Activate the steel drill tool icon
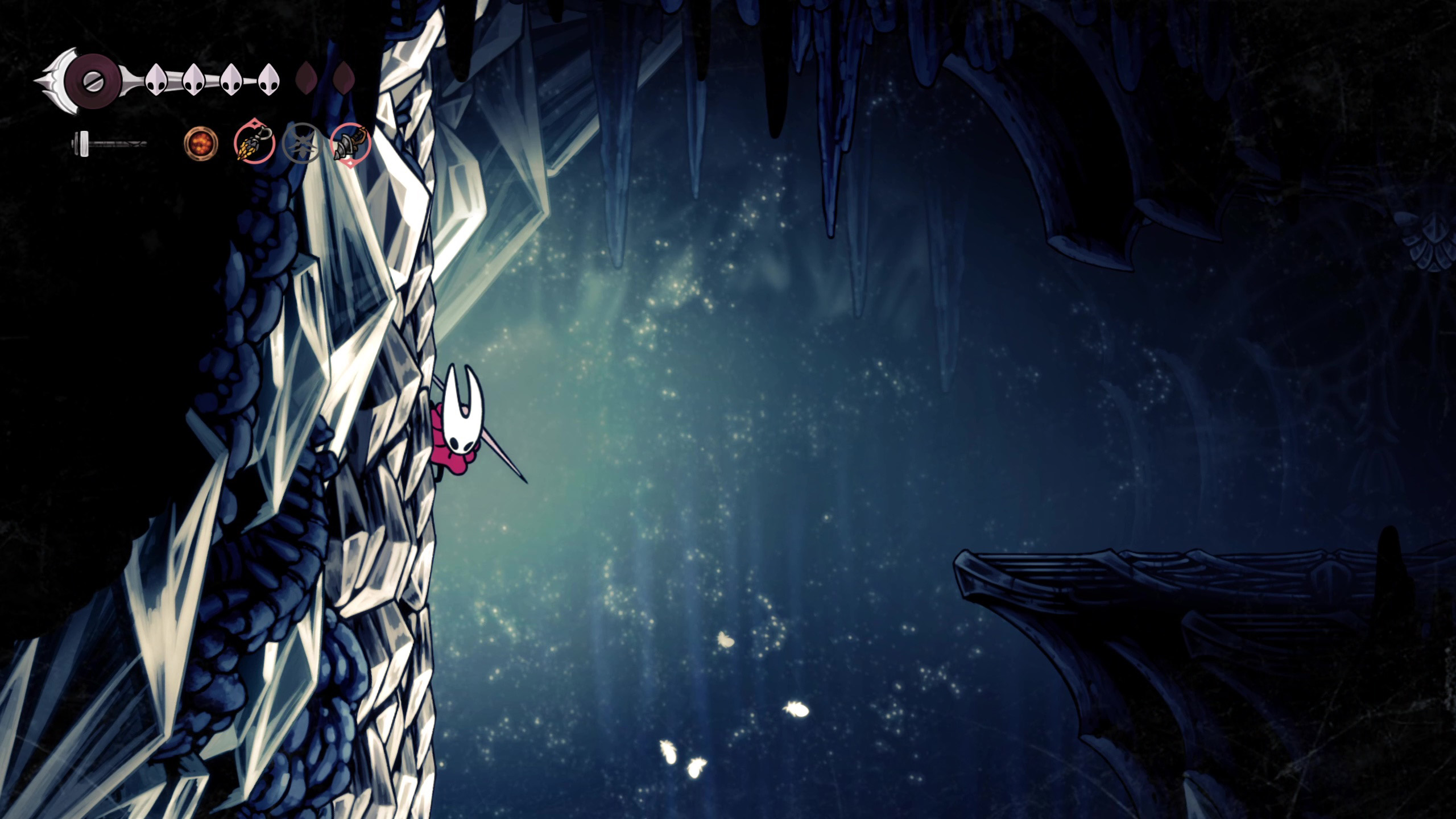 (x=350, y=143)
